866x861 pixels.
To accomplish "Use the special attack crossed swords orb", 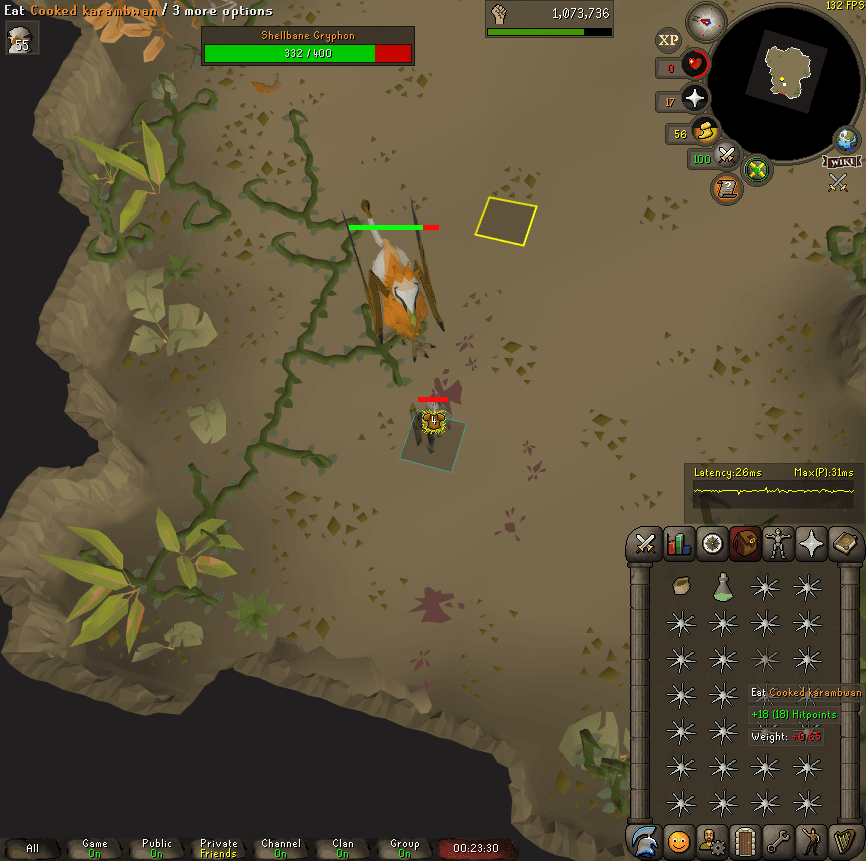I will tap(727, 157).
